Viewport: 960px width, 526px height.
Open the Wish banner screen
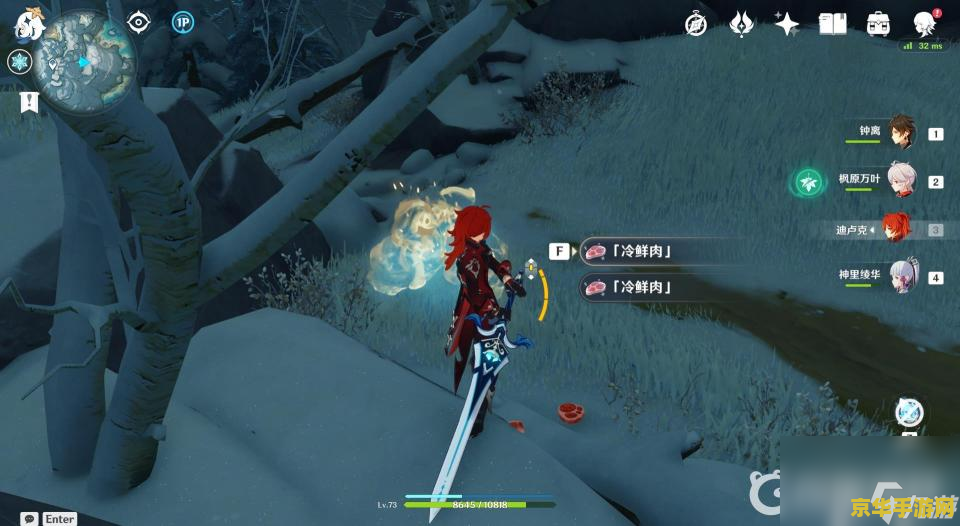click(742, 24)
